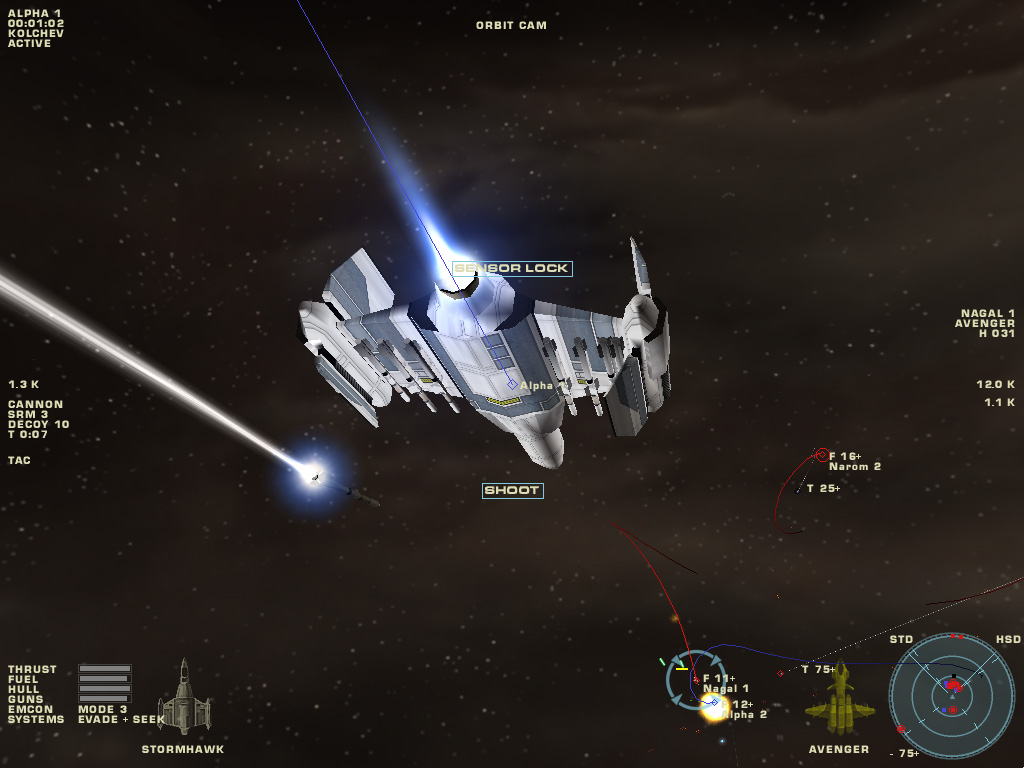
Task: Select the yellow Avenger target icon
Action: (840, 697)
